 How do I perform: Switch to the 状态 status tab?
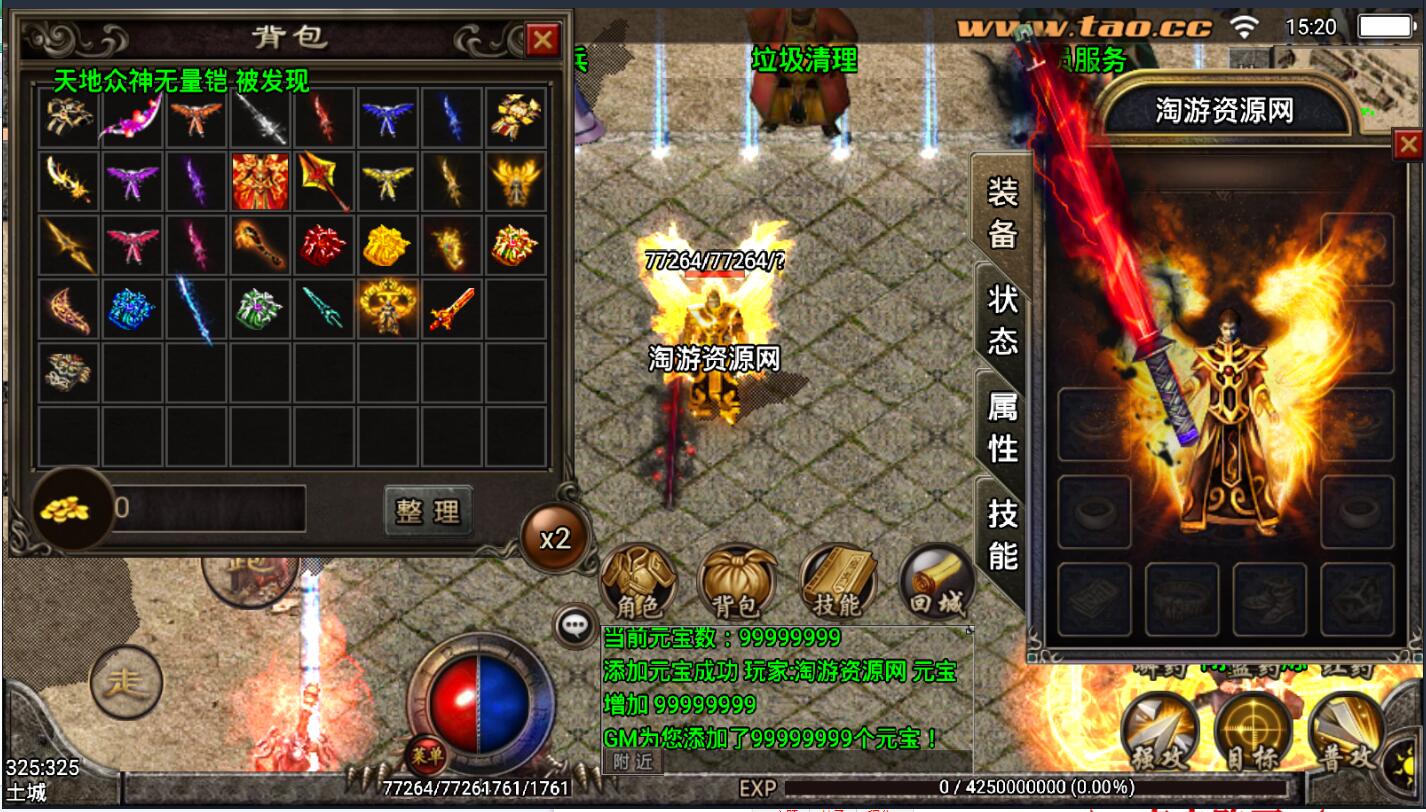[1002, 319]
